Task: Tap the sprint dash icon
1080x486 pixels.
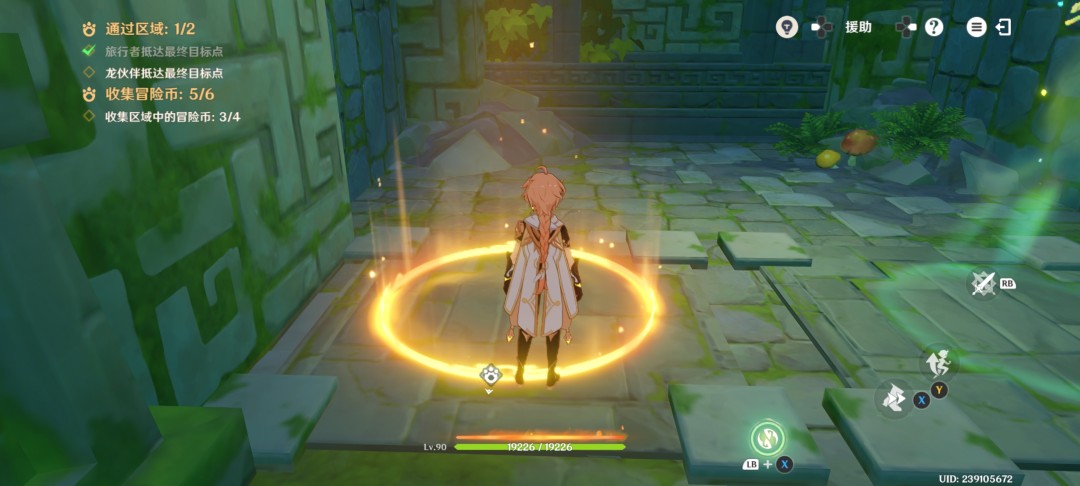Action: pos(894,399)
